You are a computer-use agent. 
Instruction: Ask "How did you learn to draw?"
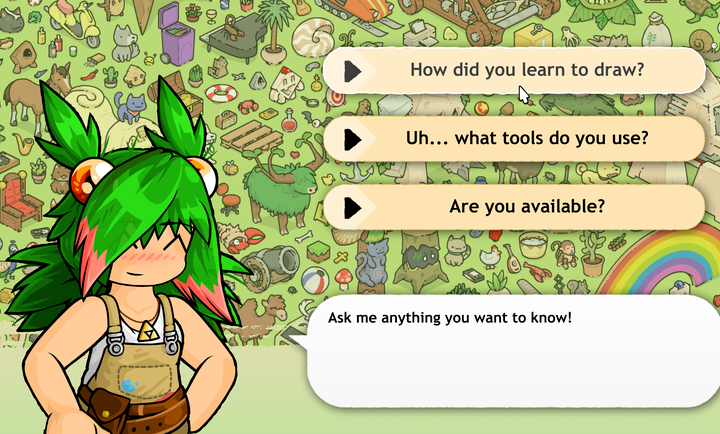[526, 71]
